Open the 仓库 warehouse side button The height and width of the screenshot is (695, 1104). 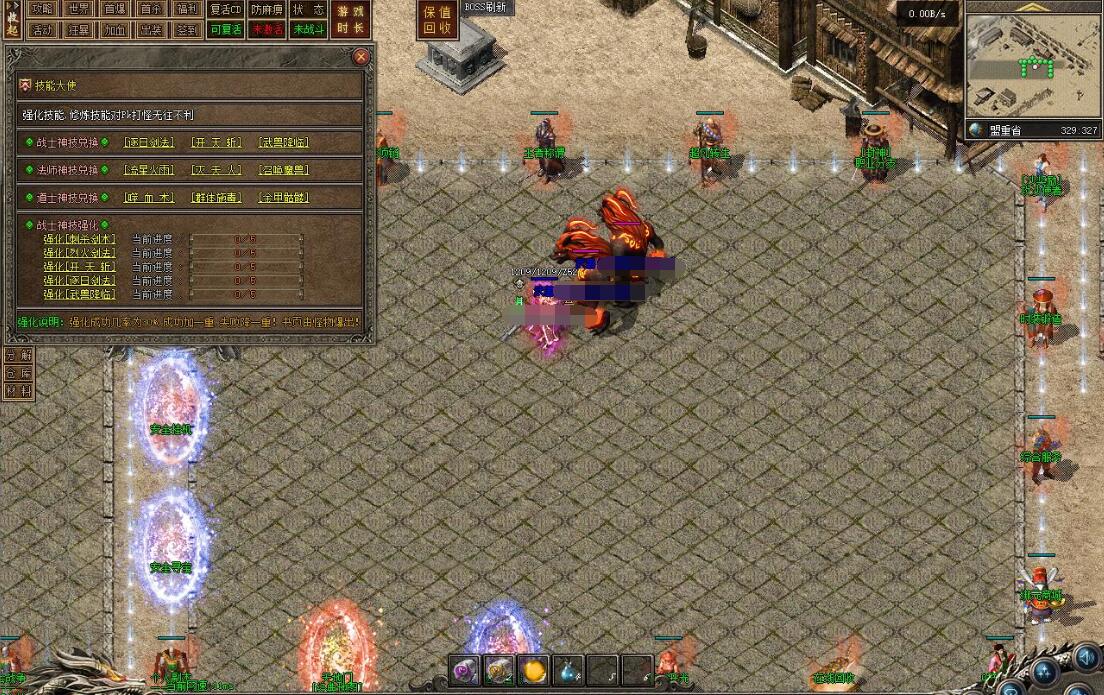point(19,373)
